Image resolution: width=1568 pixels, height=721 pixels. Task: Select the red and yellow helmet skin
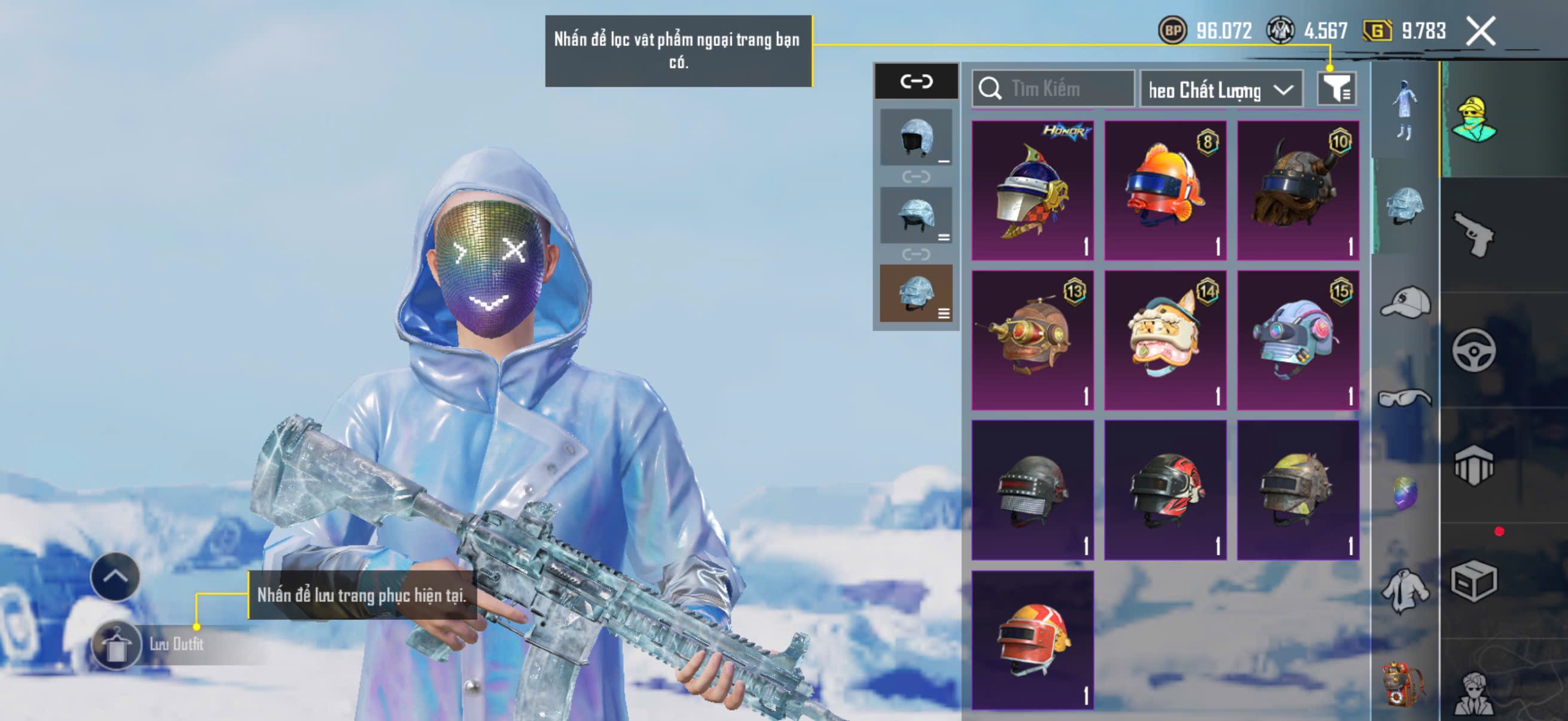pyautogui.click(x=1032, y=640)
